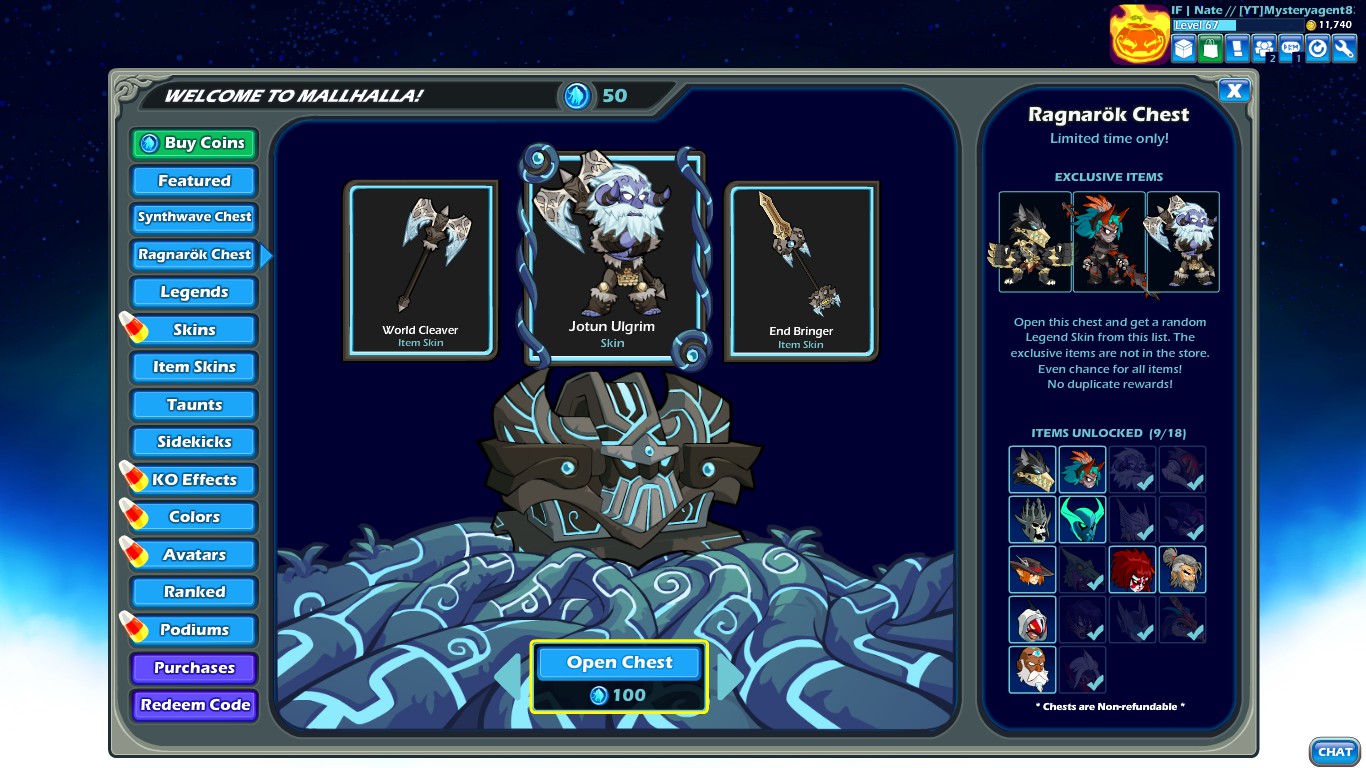Open the inventory box icon in top bar

(1183, 47)
